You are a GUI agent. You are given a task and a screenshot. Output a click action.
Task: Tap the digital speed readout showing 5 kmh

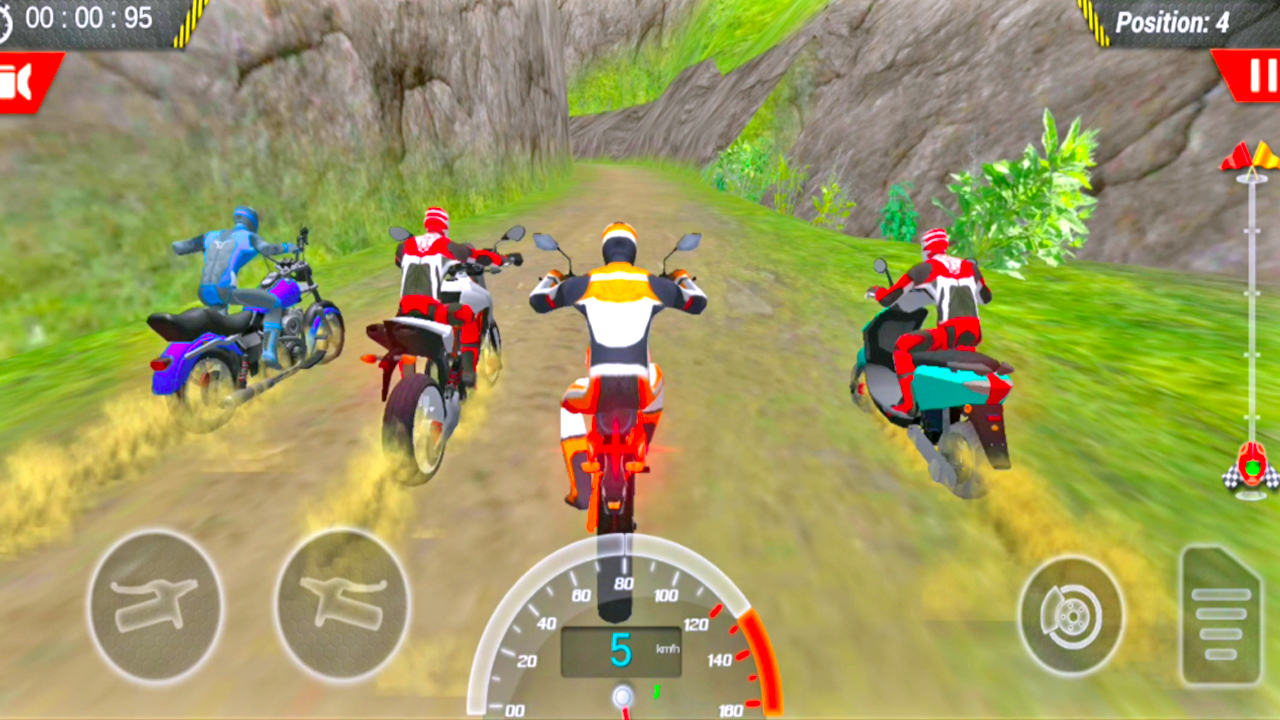pyautogui.click(x=621, y=647)
